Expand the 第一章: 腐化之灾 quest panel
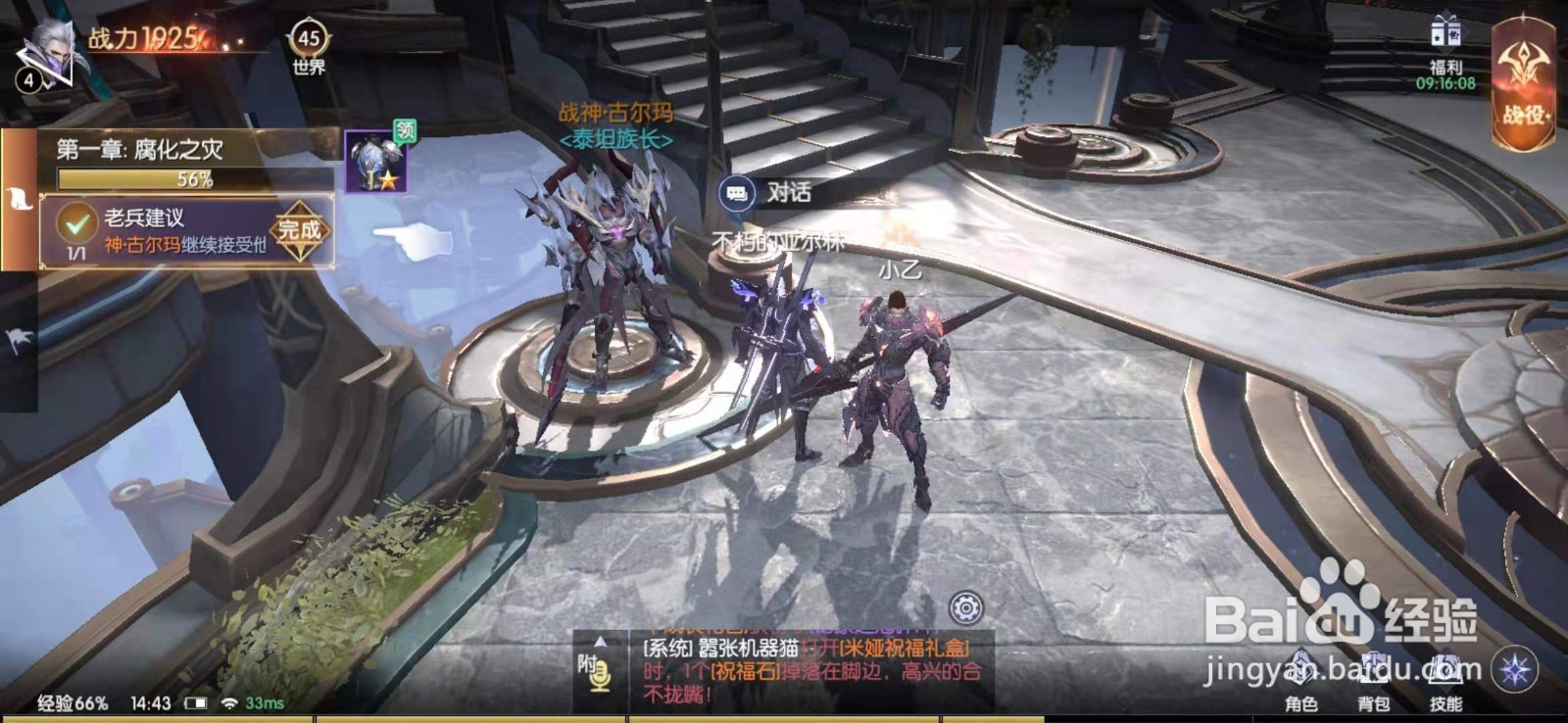The image size is (1568, 723). [x=137, y=149]
